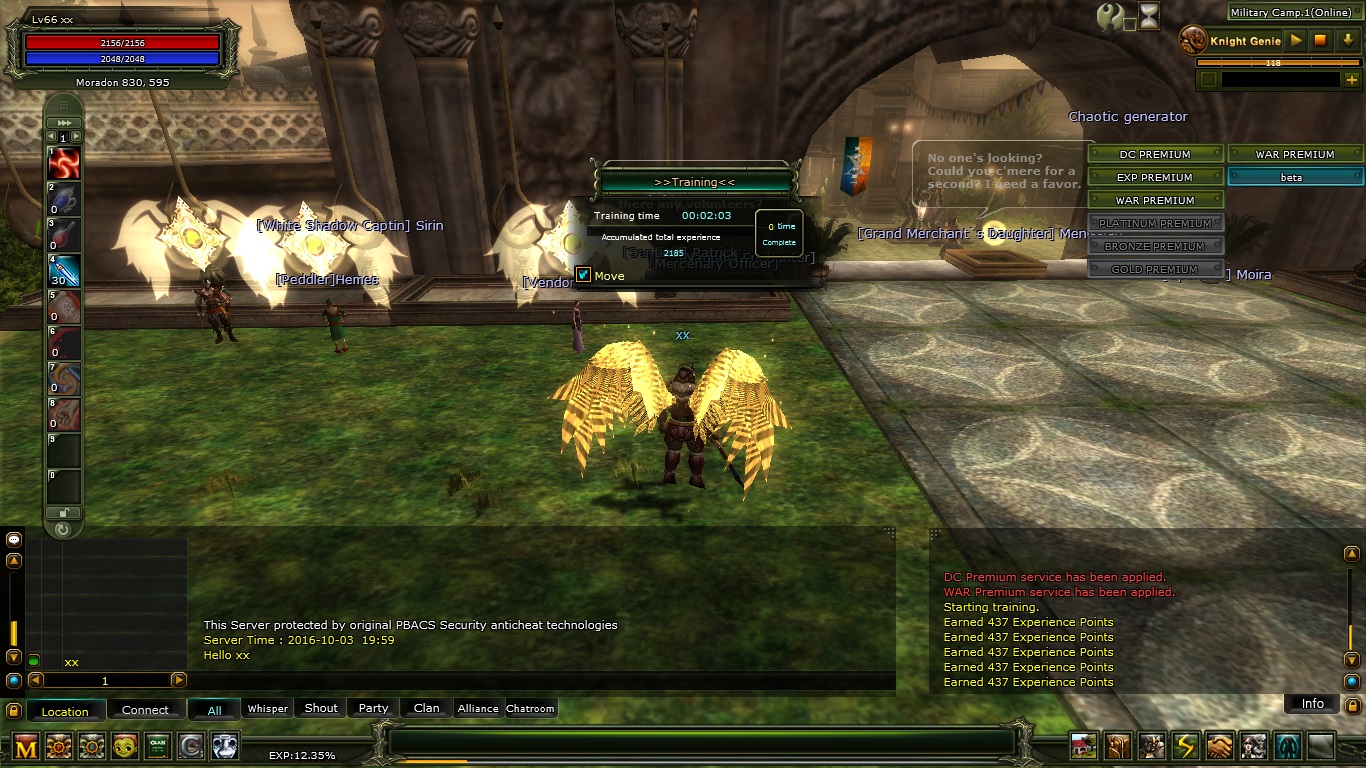Select the Party chat tab
Screen dimensions: 1366x768
[x=373, y=708]
